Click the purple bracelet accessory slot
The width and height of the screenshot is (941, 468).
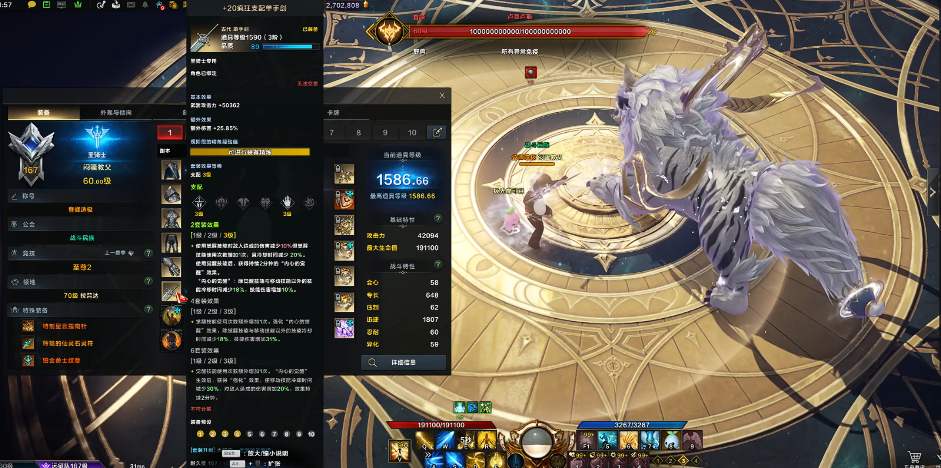[344, 327]
